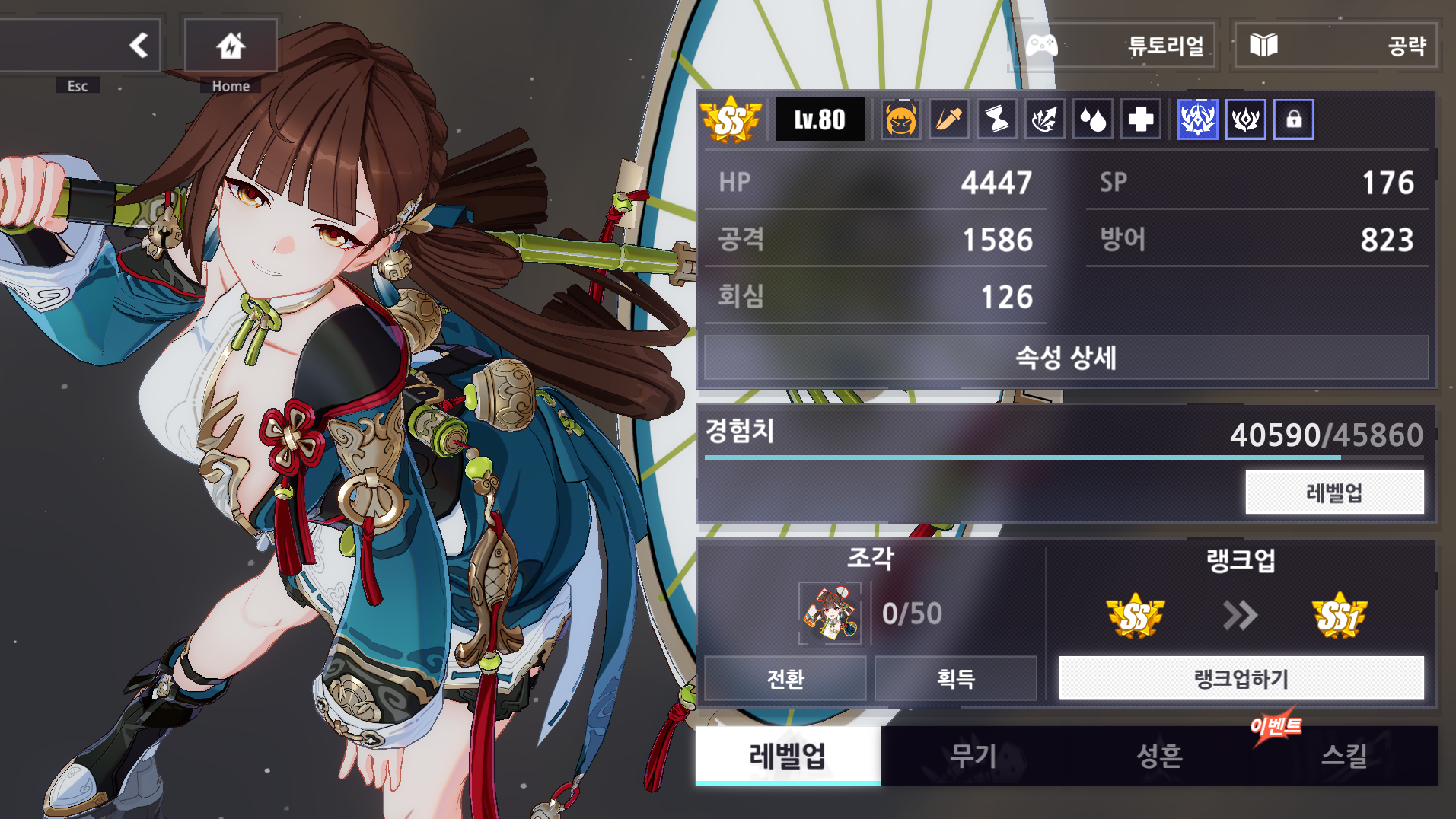Screen dimensions: 1456x819
Task: Click the 레벨업 button beside the experience bar
Action: 1334,492
